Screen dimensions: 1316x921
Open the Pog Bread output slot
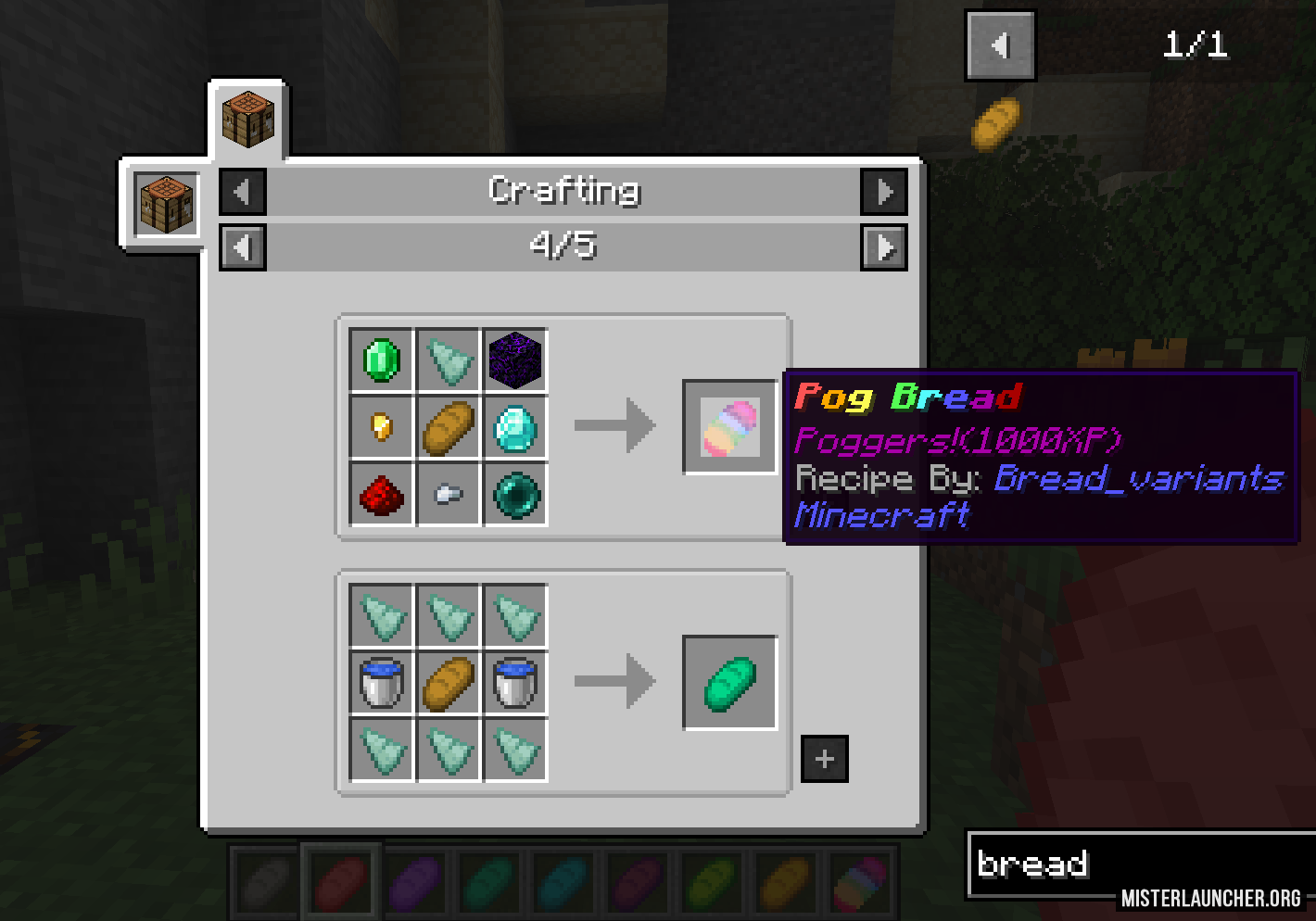(730, 427)
